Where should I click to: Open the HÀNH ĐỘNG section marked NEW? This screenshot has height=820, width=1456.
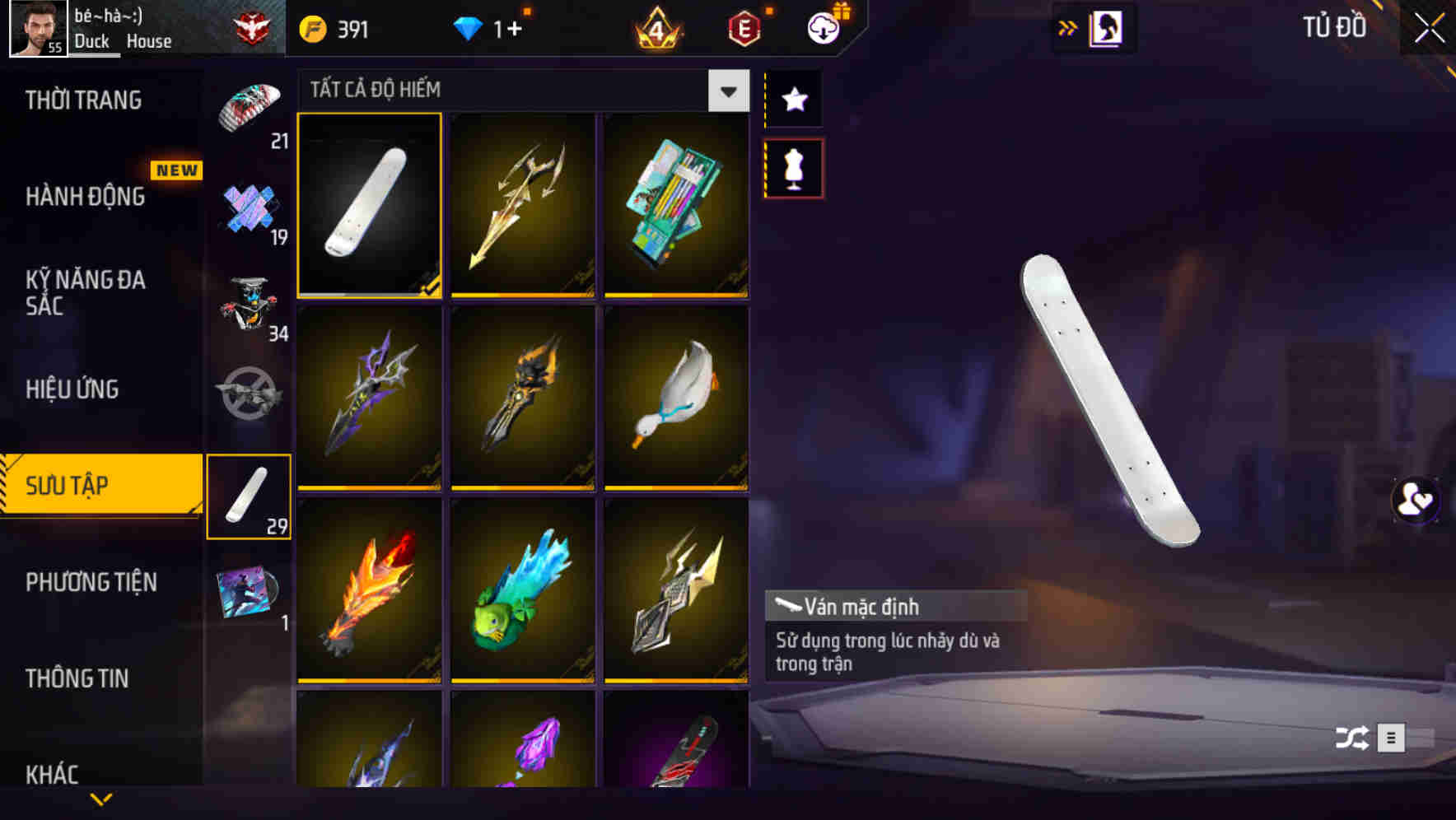point(86,197)
